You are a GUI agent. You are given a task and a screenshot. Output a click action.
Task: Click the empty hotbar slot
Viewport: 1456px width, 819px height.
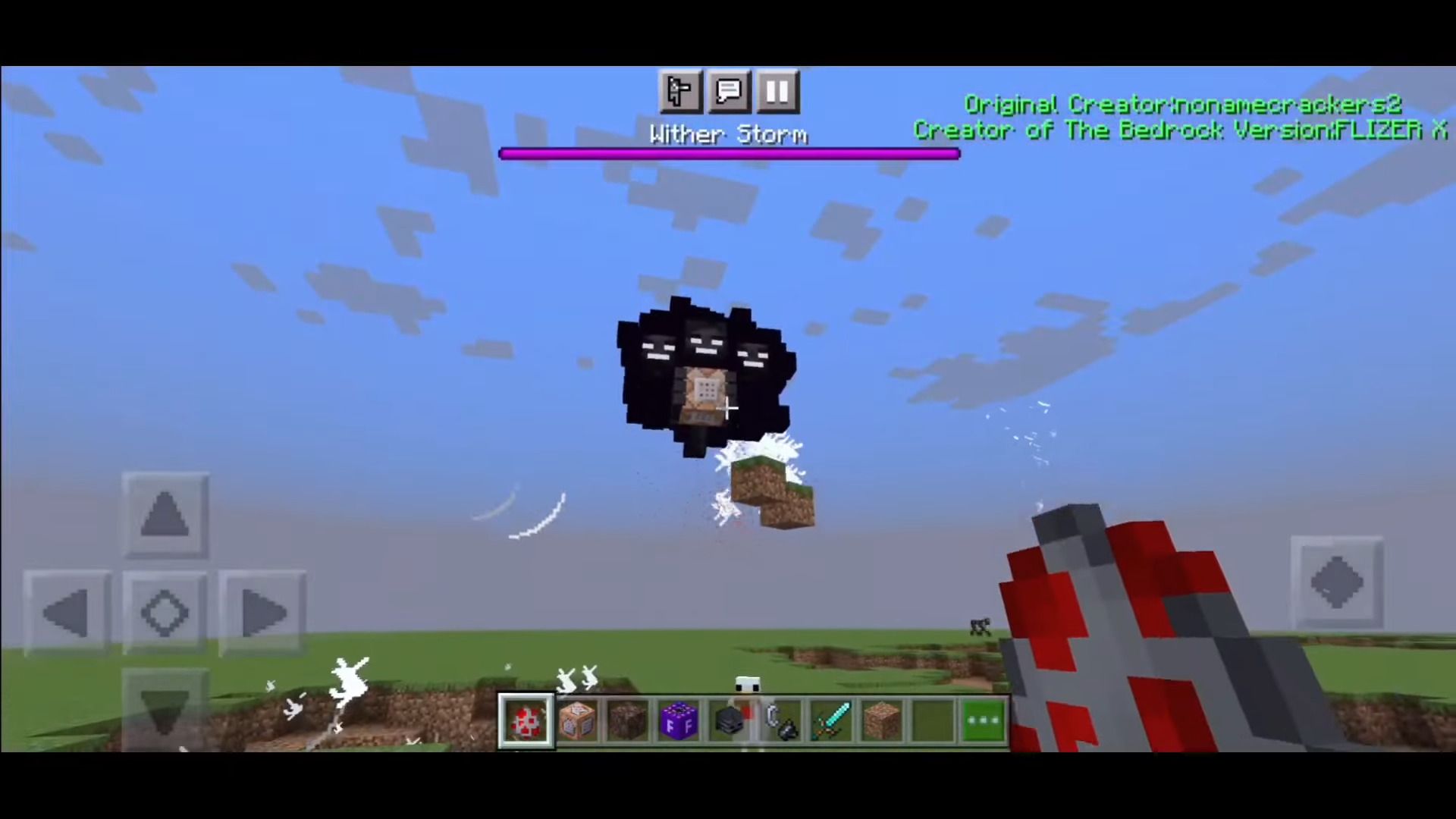(x=933, y=720)
